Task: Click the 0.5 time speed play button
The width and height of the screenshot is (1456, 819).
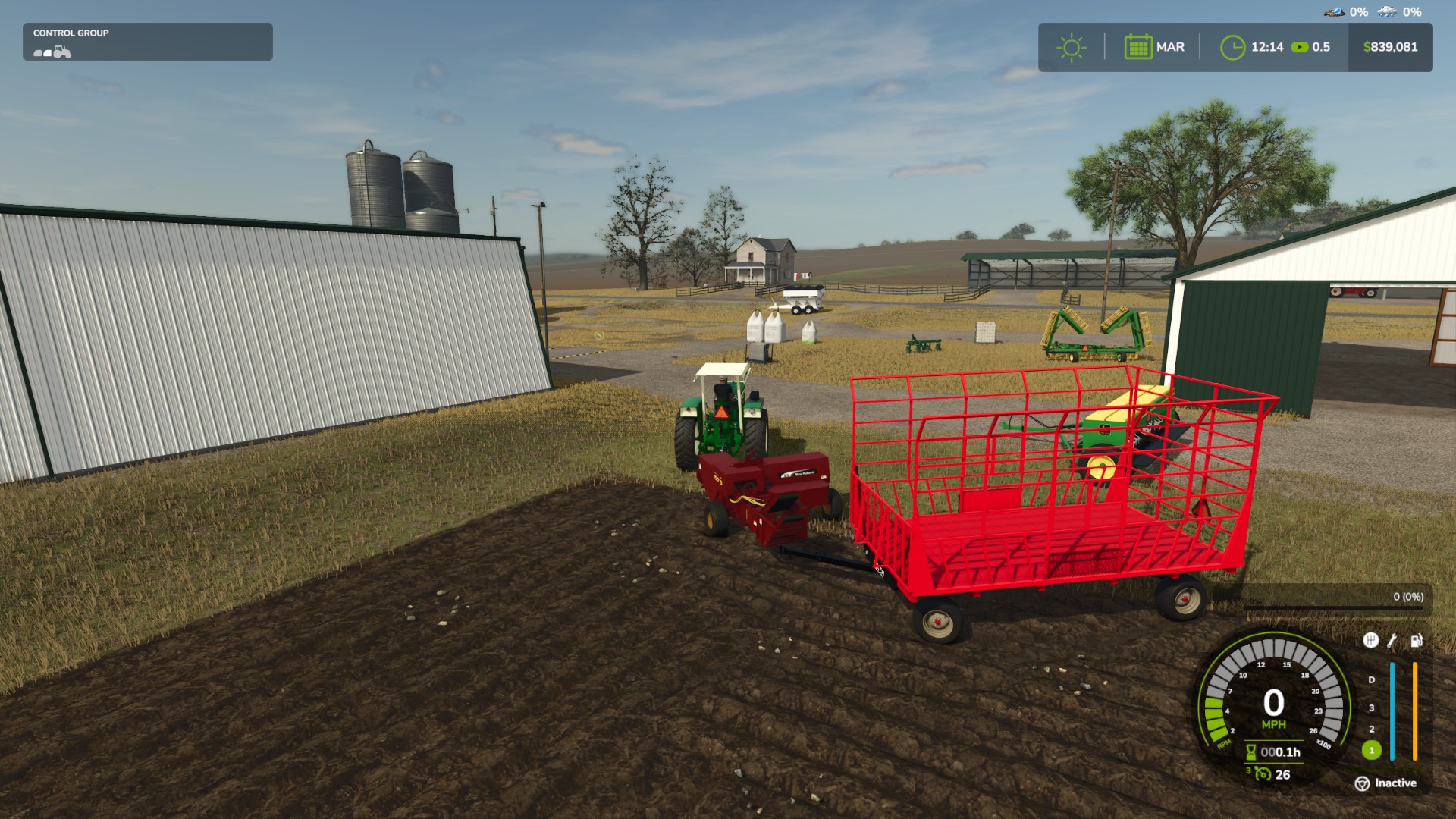Action: 1300,47
